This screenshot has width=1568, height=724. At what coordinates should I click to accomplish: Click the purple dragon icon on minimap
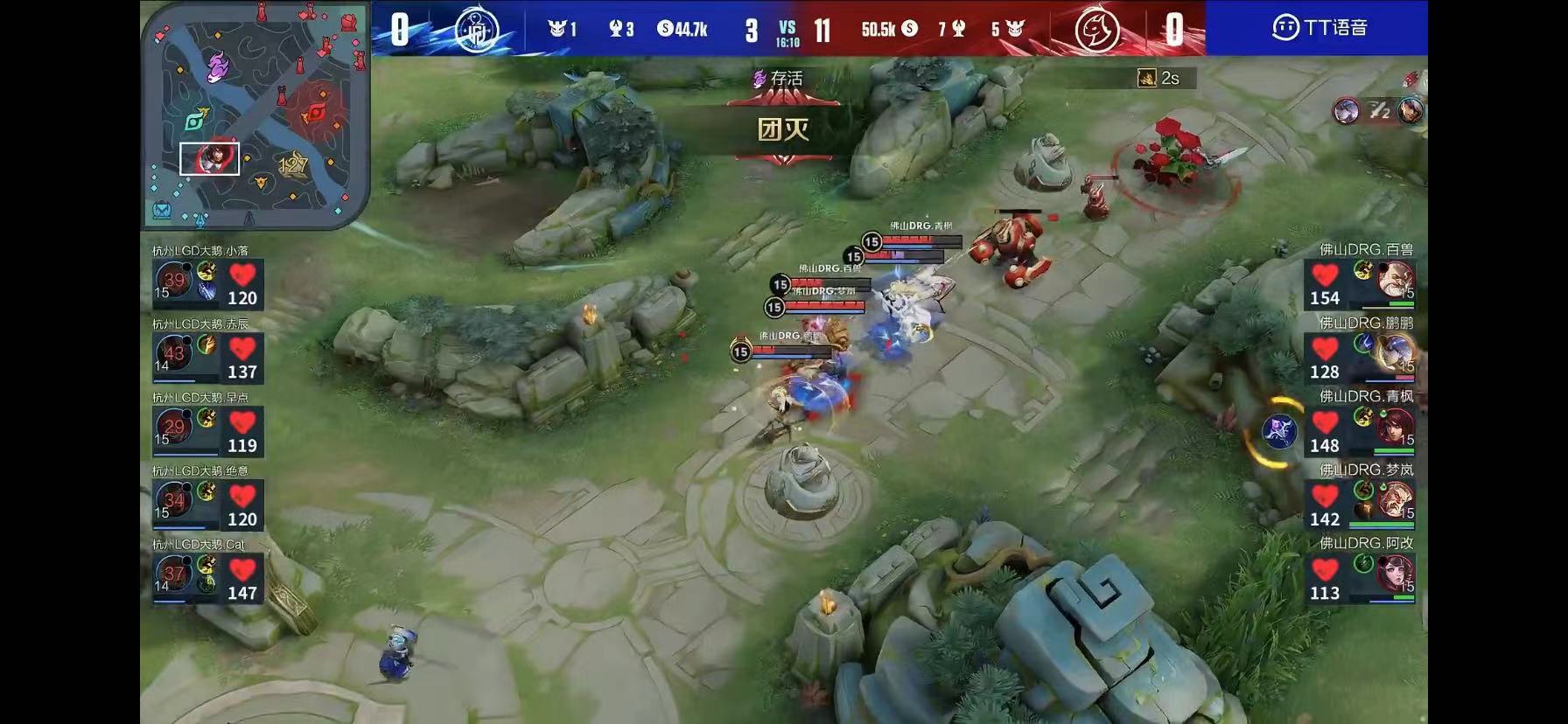pos(218,66)
